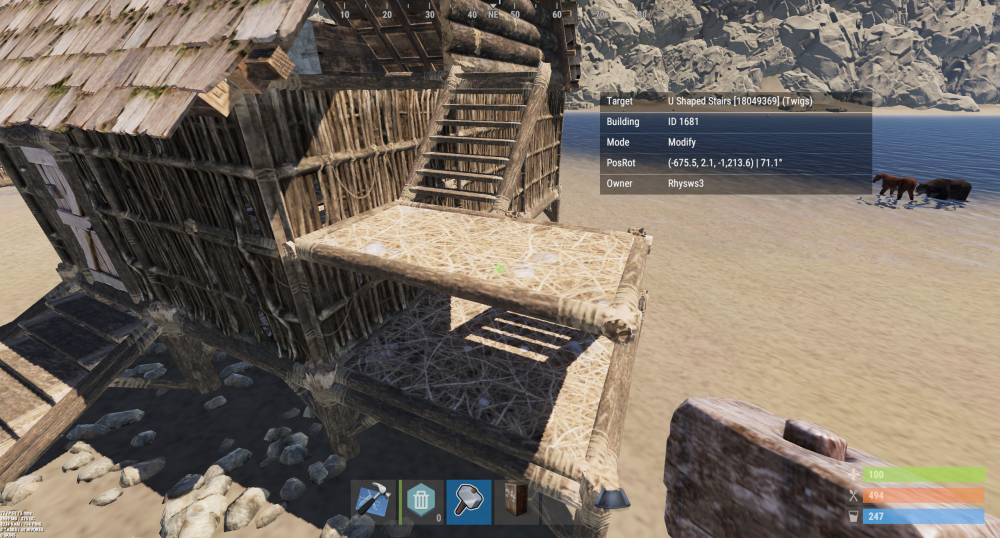Select the hammer and blueprint building plan slot
The height and width of the screenshot is (538, 1000).
373,501
